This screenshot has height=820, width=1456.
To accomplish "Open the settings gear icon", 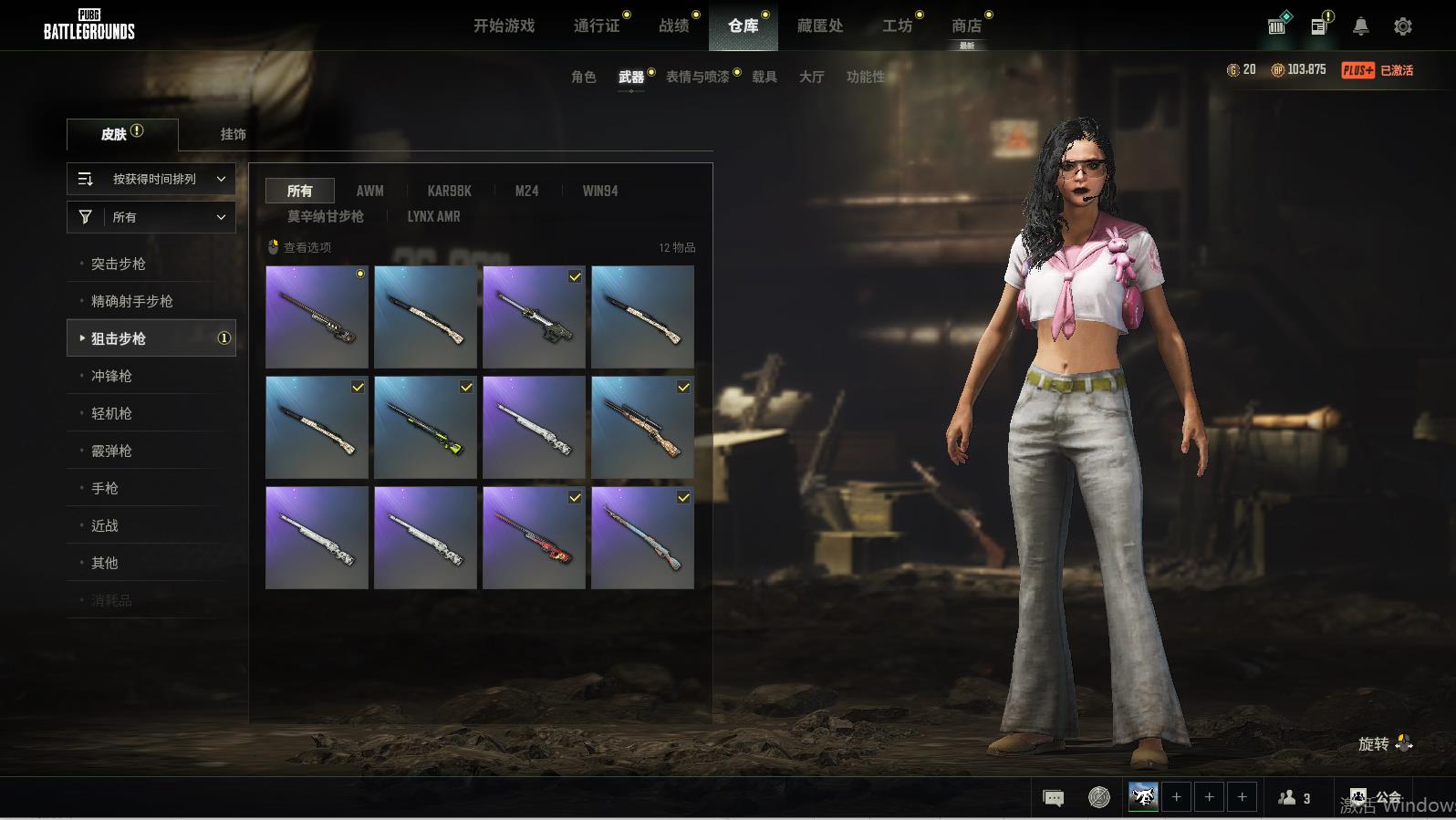I will tap(1403, 26).
